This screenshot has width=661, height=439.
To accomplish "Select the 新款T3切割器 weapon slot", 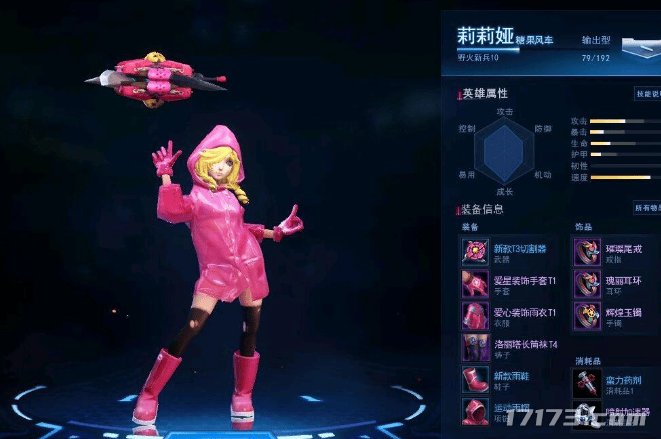I will pos(474,251).
